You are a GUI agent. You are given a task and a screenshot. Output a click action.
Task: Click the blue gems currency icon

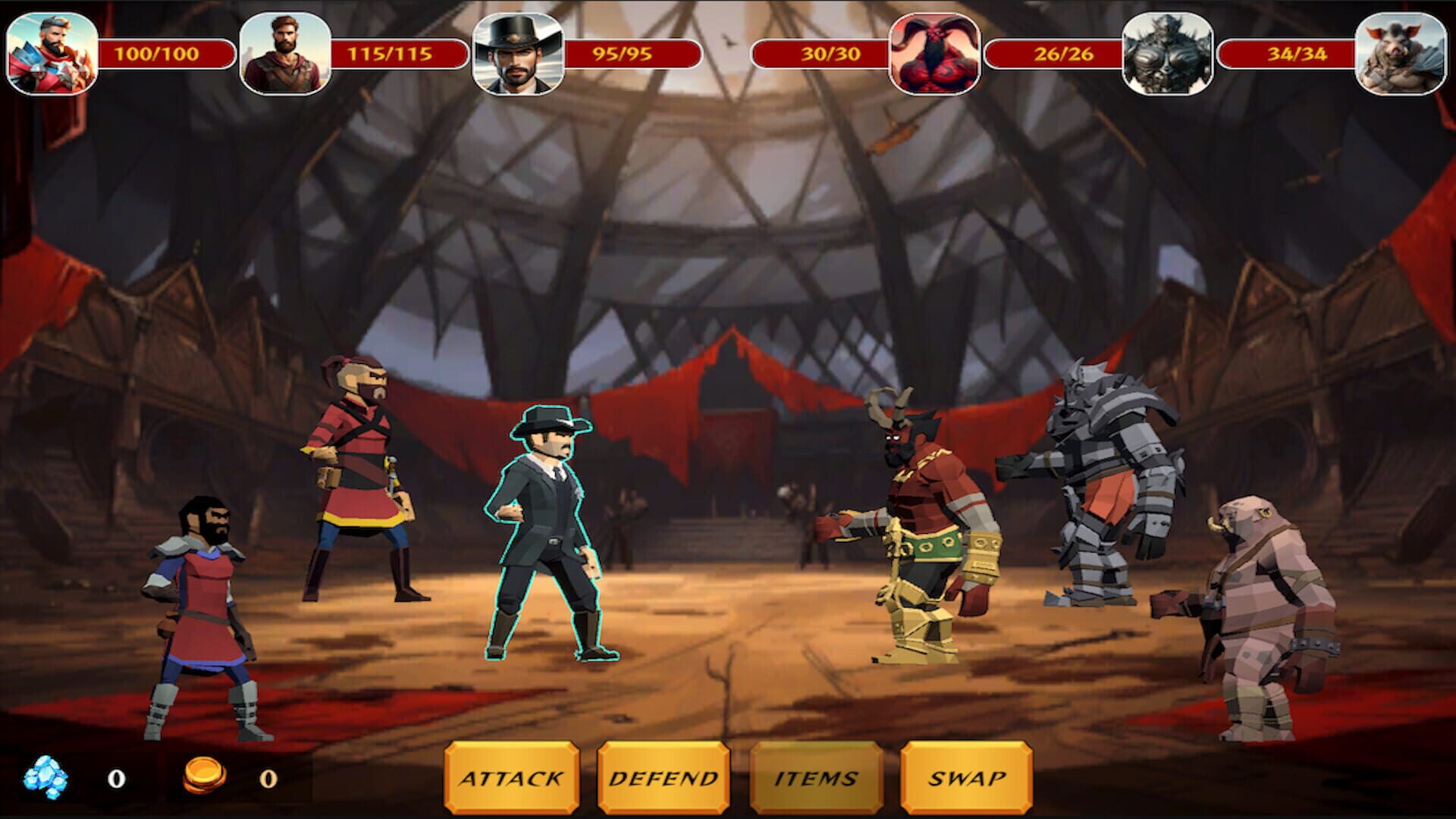(47, 773)
